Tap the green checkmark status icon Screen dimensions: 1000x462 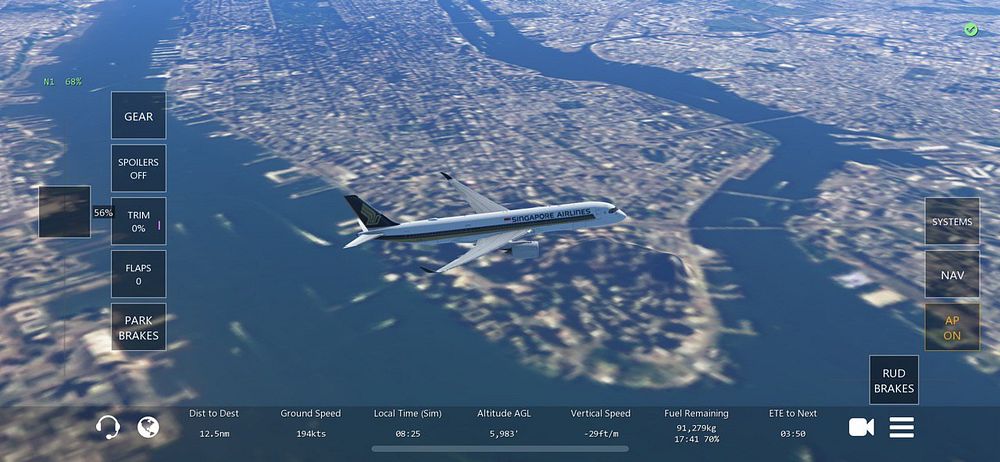coord(970,30)
